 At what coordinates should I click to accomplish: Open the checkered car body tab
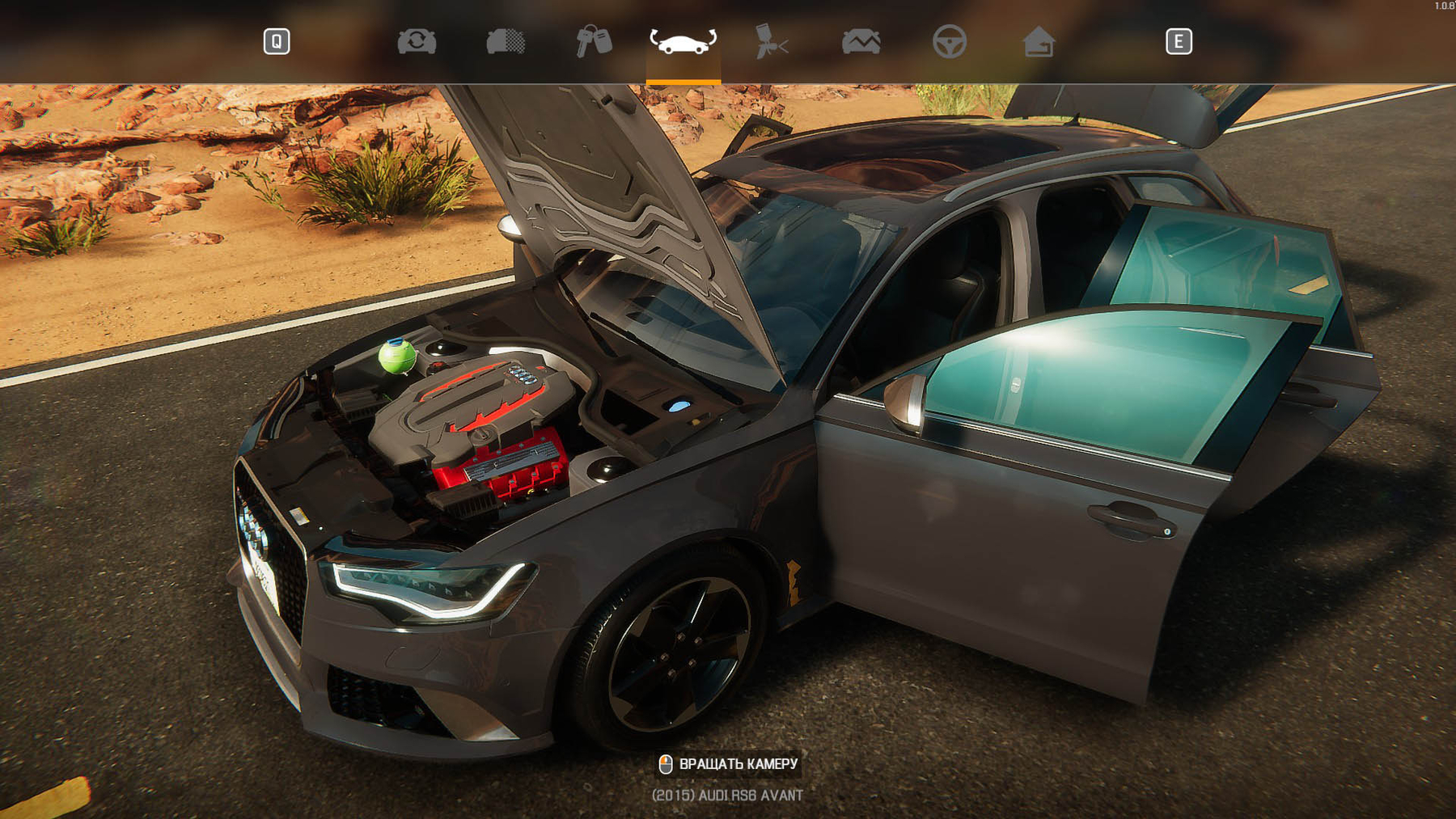506,41
